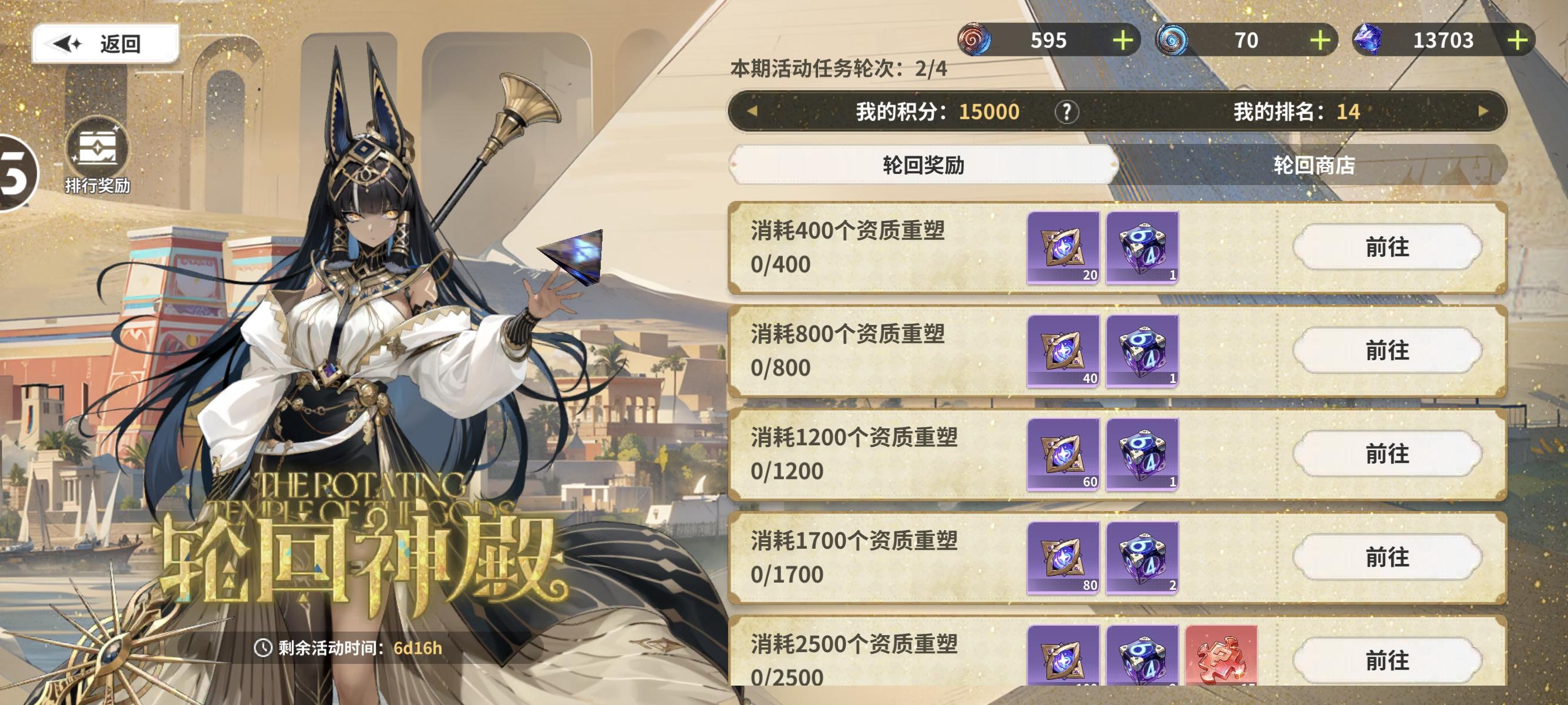Click the 返回 back button
The width and height of the screenshot is (1568, 705).
click(x=106, y=45)
